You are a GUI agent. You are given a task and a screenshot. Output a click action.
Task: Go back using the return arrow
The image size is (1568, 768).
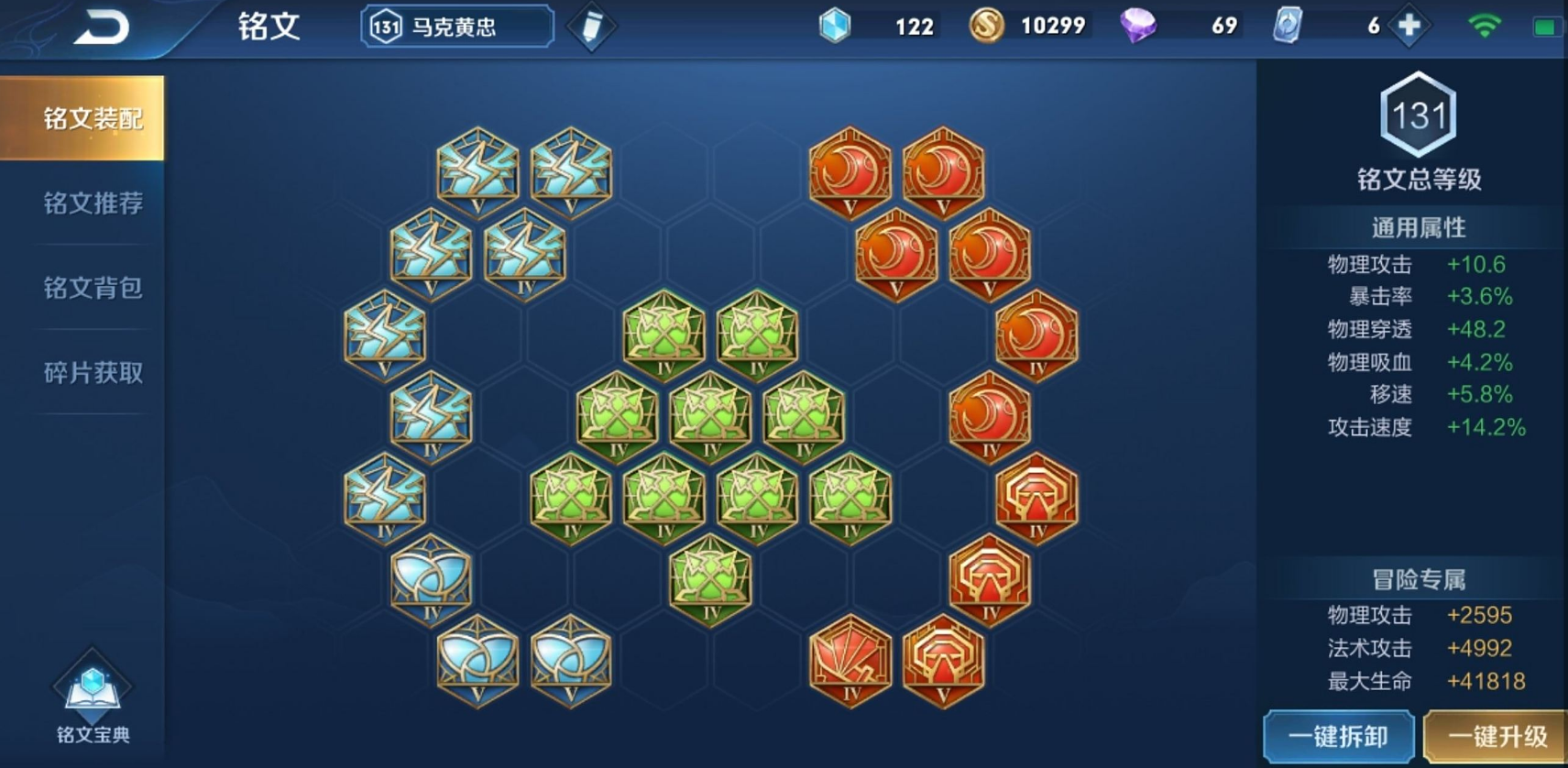pyautogui.click(x=101, y=27)
